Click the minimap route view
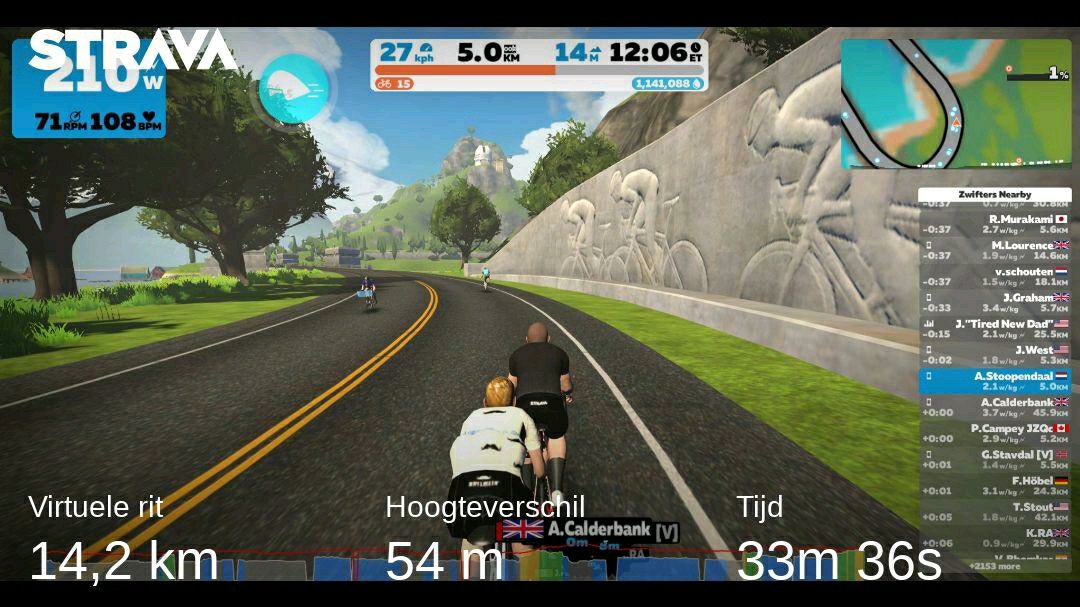1080x607 pixels. 955,103
